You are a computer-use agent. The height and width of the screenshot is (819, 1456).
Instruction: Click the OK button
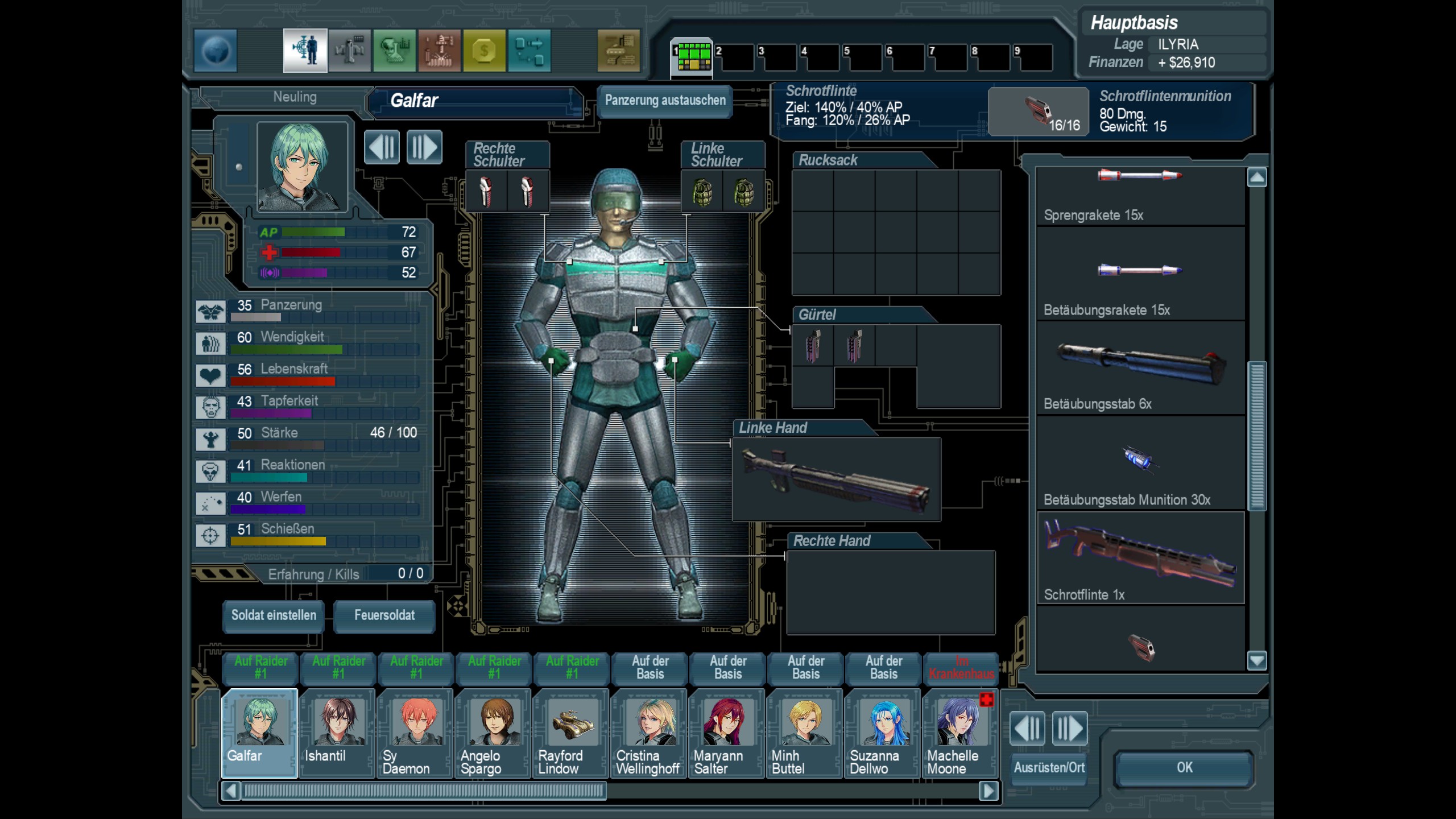point(1184,768)
